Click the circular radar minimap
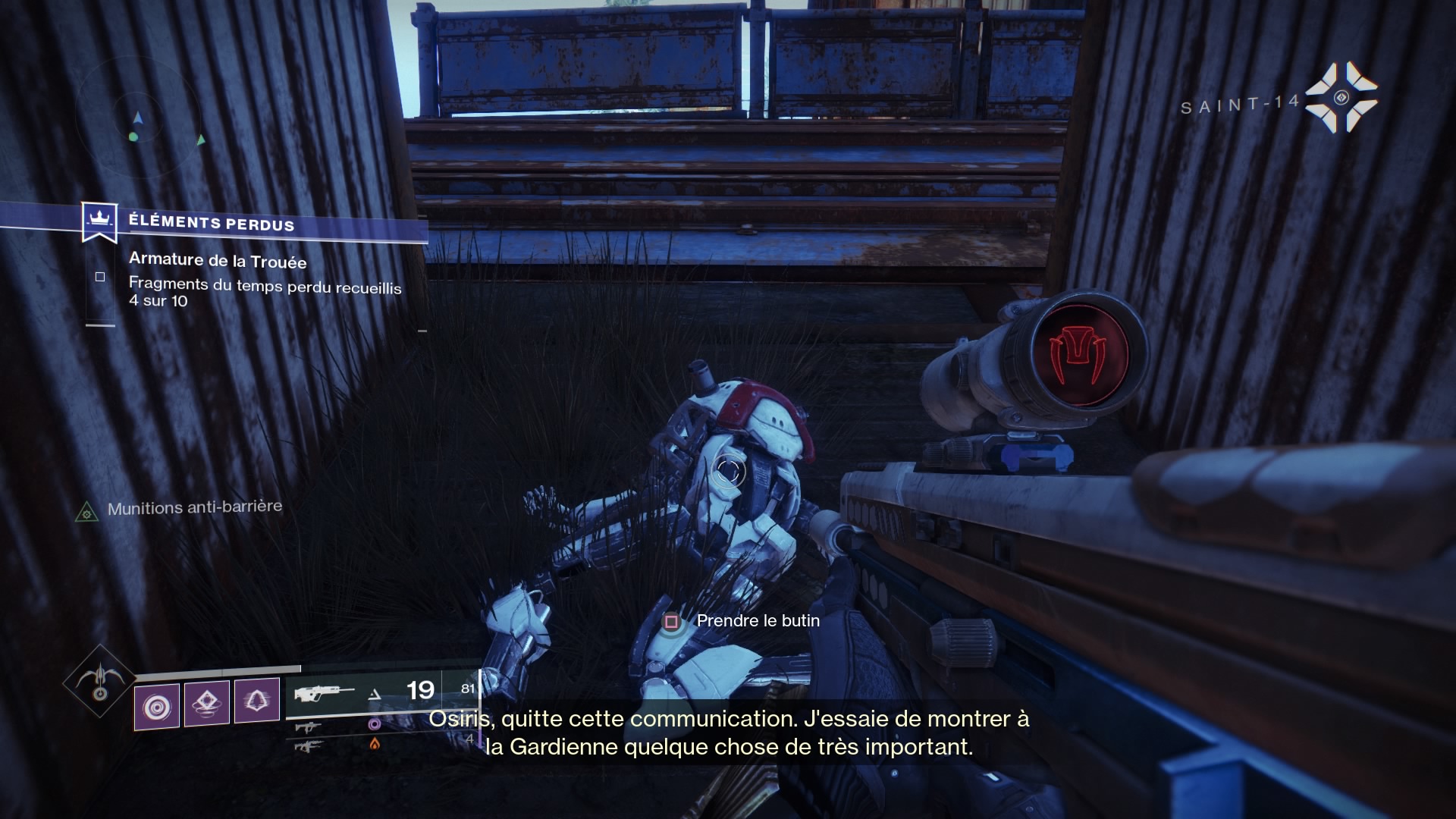Image resolution: width=1456 pixels, height=819 pixels. (x=139, y=121)
